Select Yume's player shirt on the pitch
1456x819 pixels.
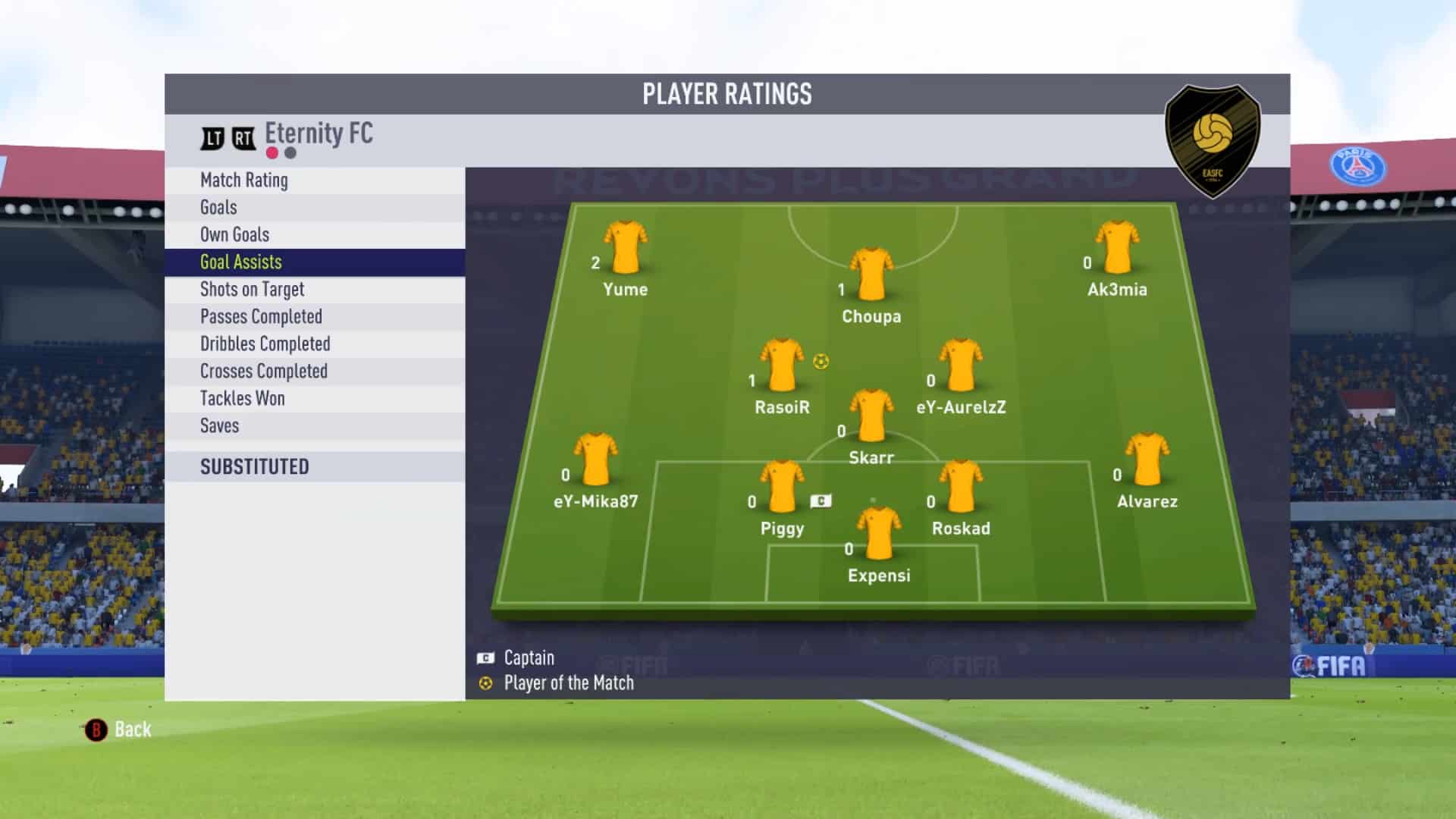click(x=626, y=247)
